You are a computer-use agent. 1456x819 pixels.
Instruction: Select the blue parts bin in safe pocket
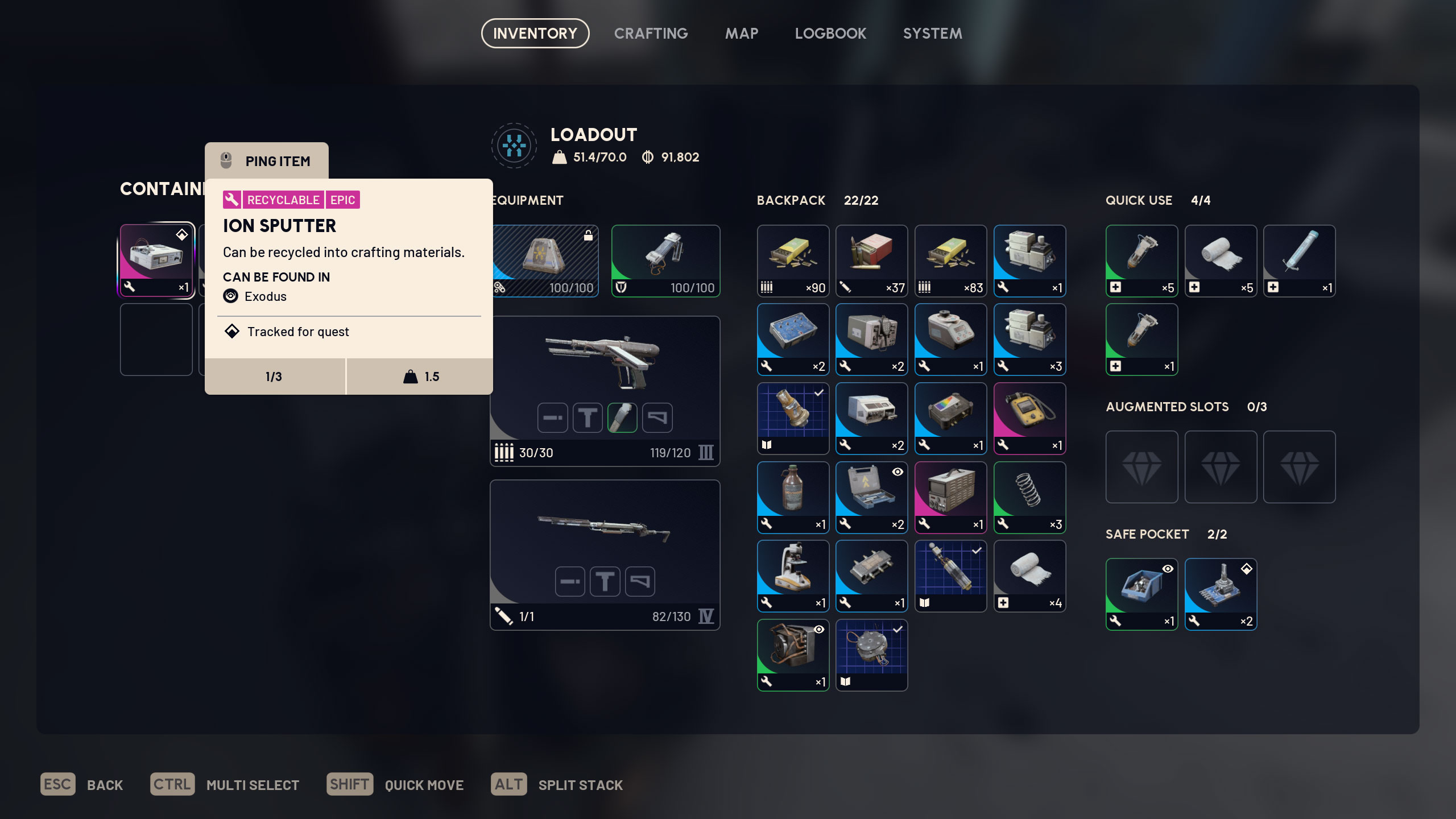coord(1141,594)
